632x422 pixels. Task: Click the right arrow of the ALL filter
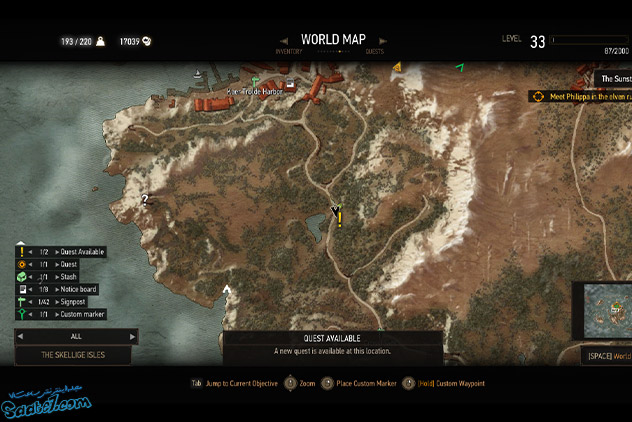[x=134, y=337]
